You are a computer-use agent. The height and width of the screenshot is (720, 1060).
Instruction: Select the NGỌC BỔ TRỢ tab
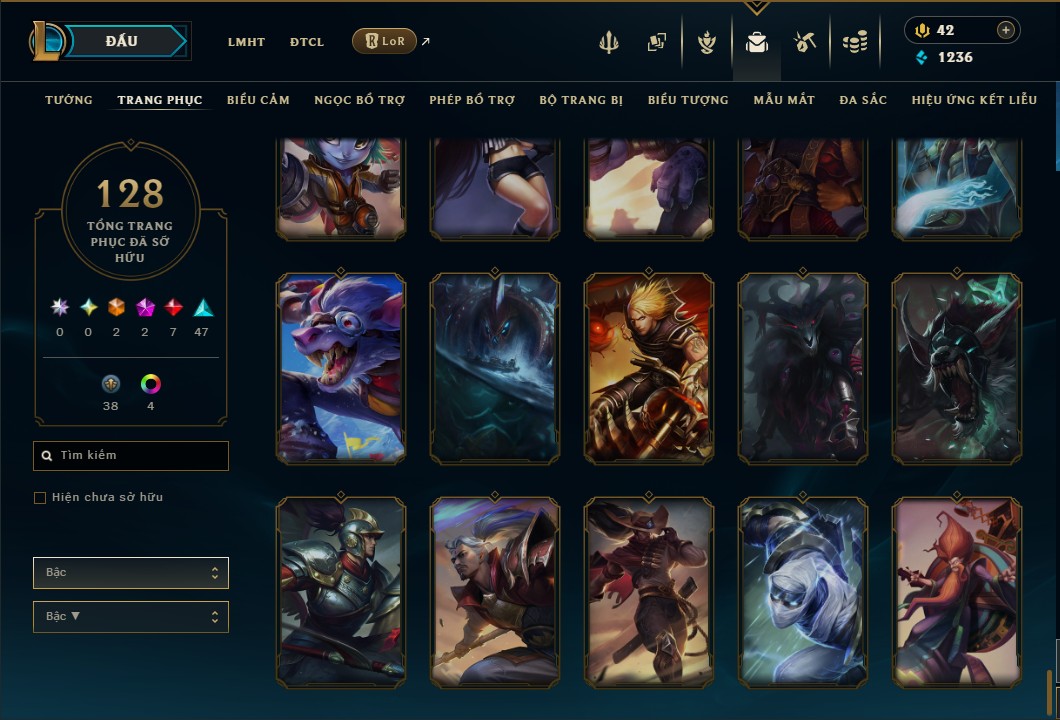click(x=359, y=100)
